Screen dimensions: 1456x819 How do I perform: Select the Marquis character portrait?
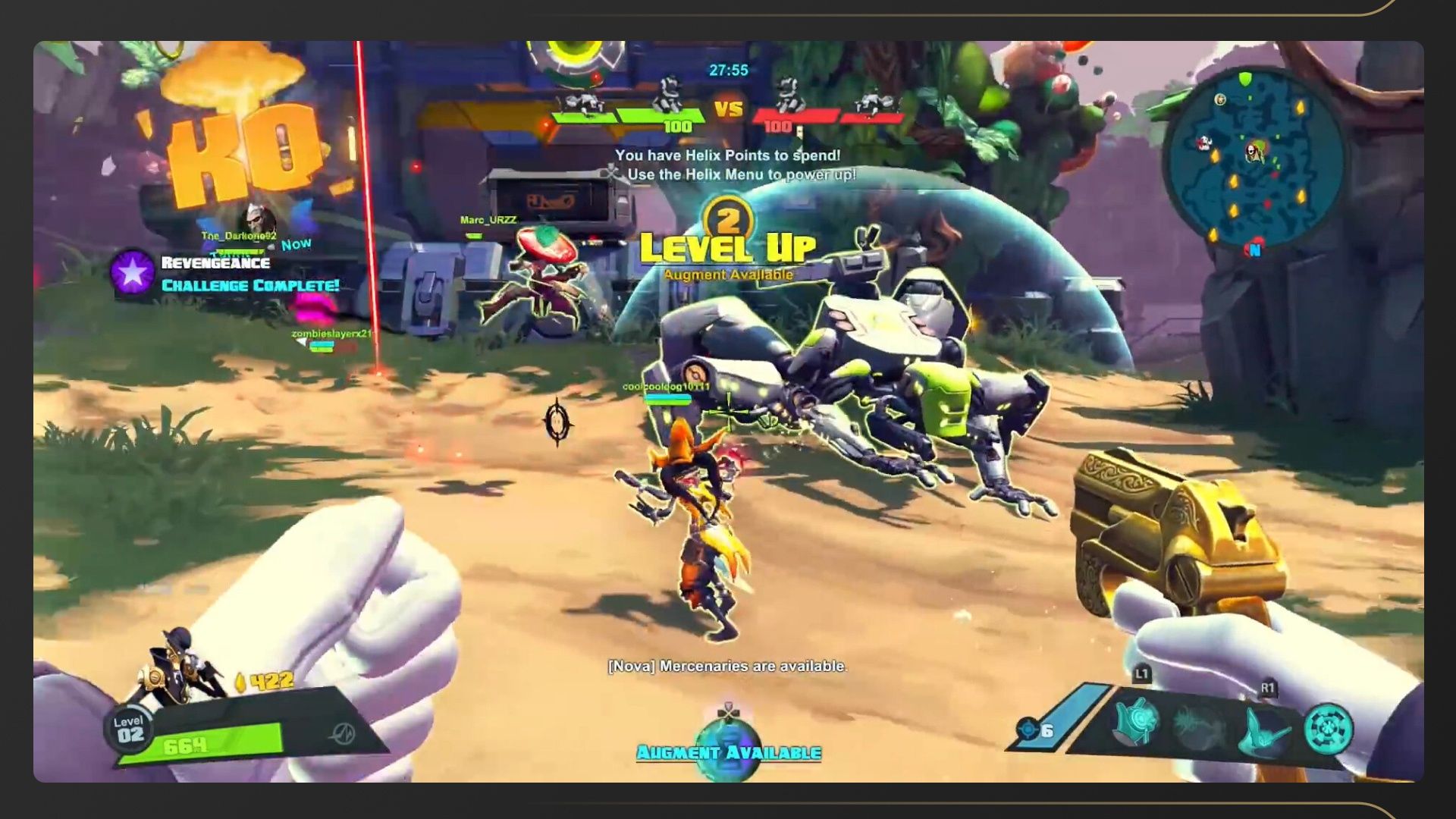[180, 667]
